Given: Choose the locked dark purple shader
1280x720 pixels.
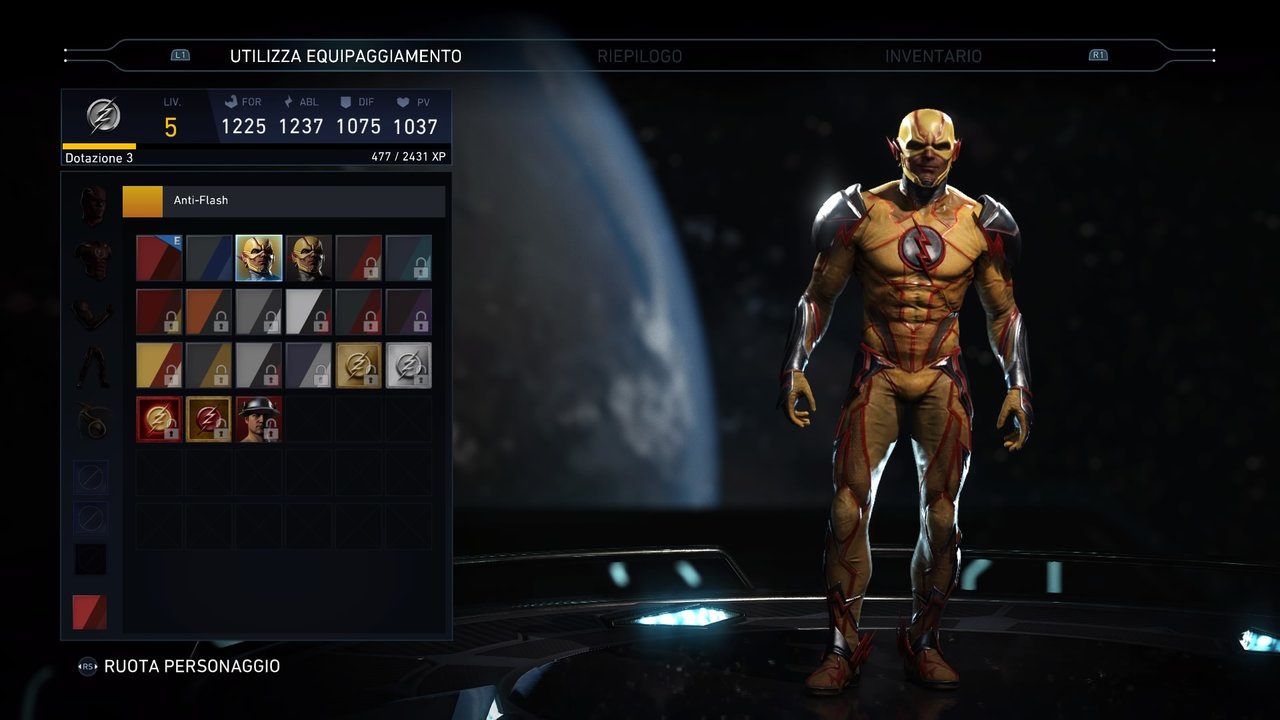Looking at the screenshot, I should [x=409, y=312].
